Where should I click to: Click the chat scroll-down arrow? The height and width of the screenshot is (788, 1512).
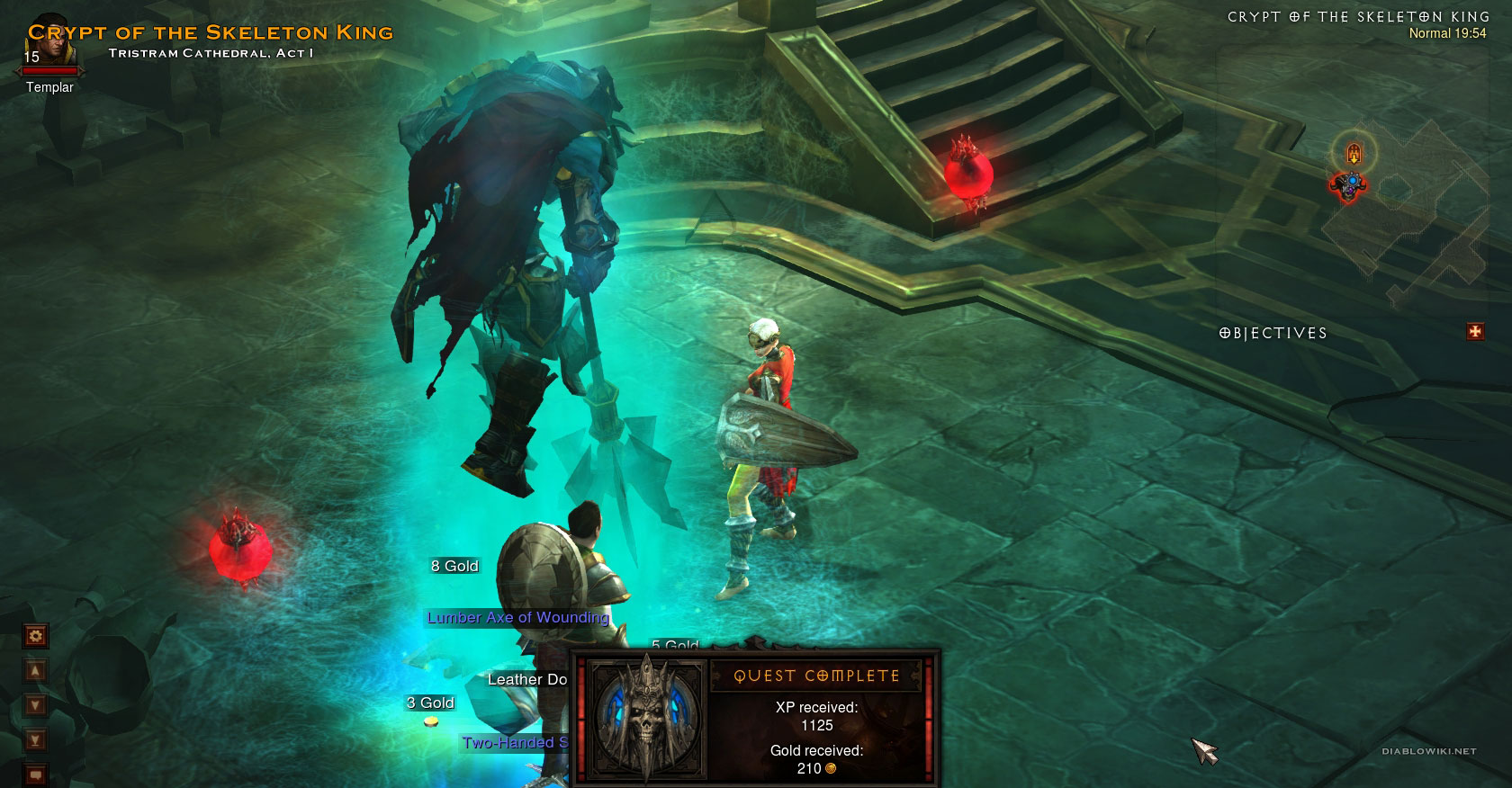(35, 705)
